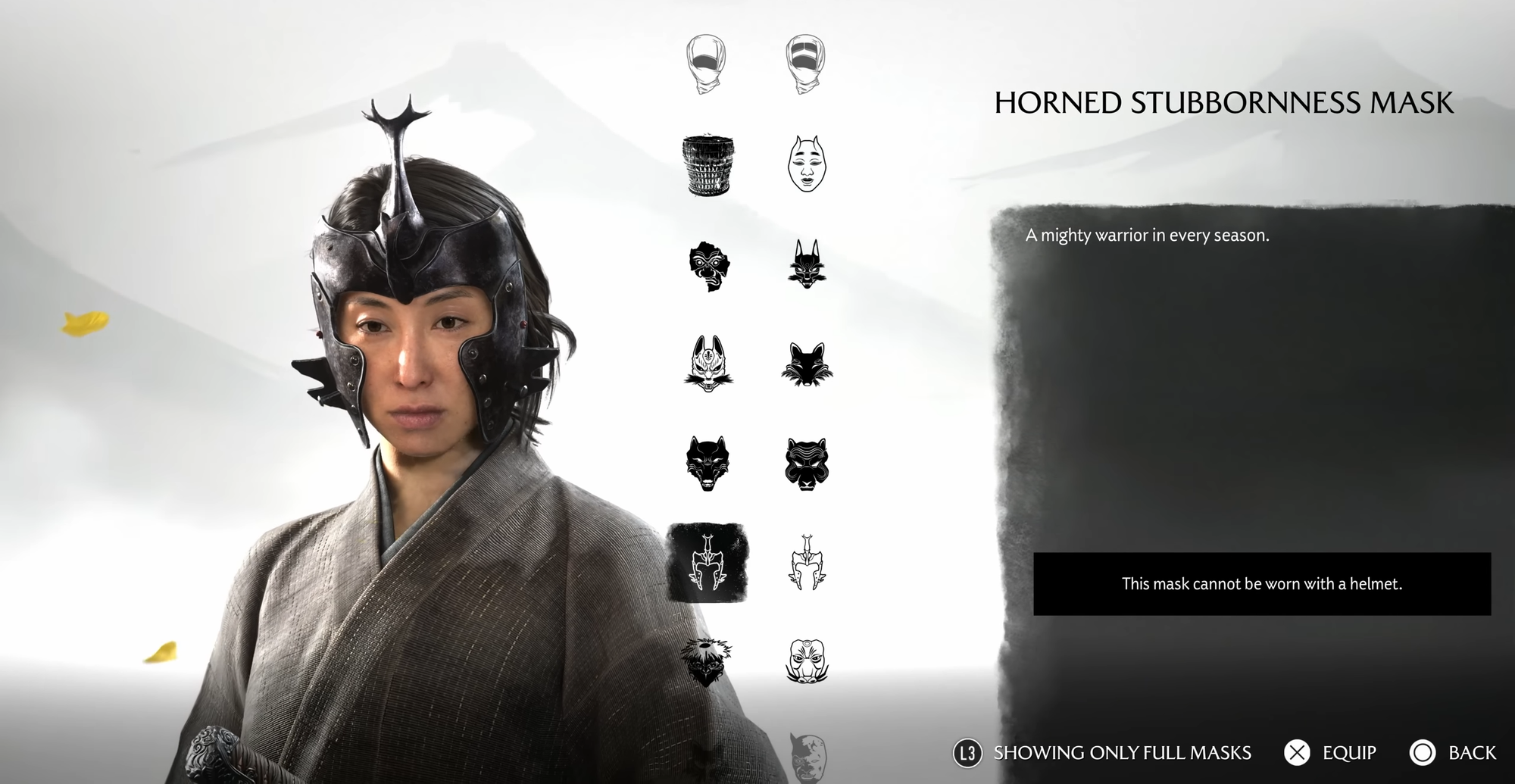The height and width of the screenshot is (784, 1515).
Task: Choose the white horned noh face mask
Action: coord(806,163)
